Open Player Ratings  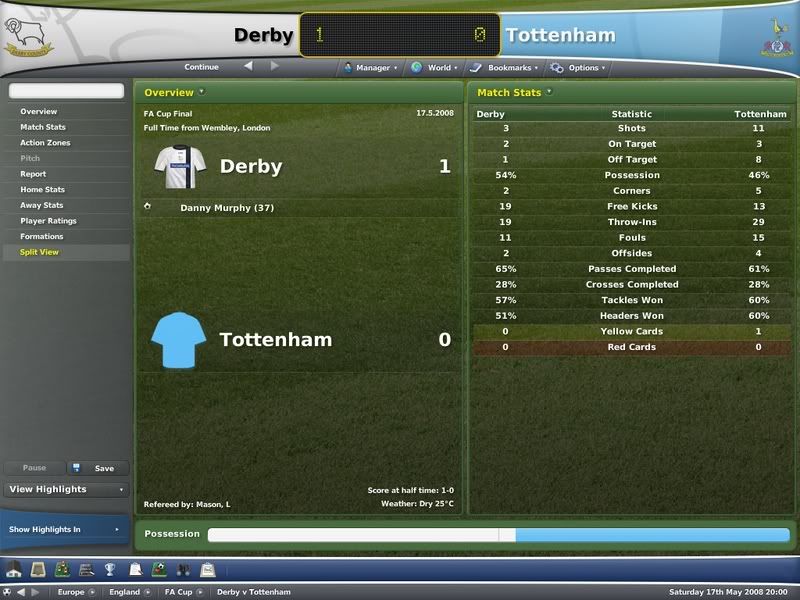click(48, 221)
